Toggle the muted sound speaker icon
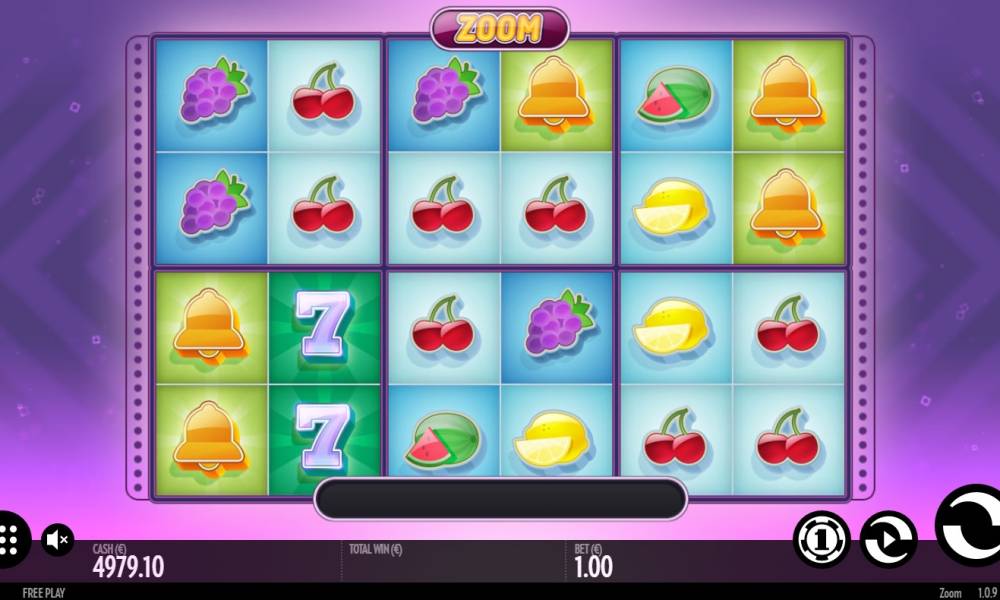The width and height of the screenshot is (1000, 600). [58, 541]
